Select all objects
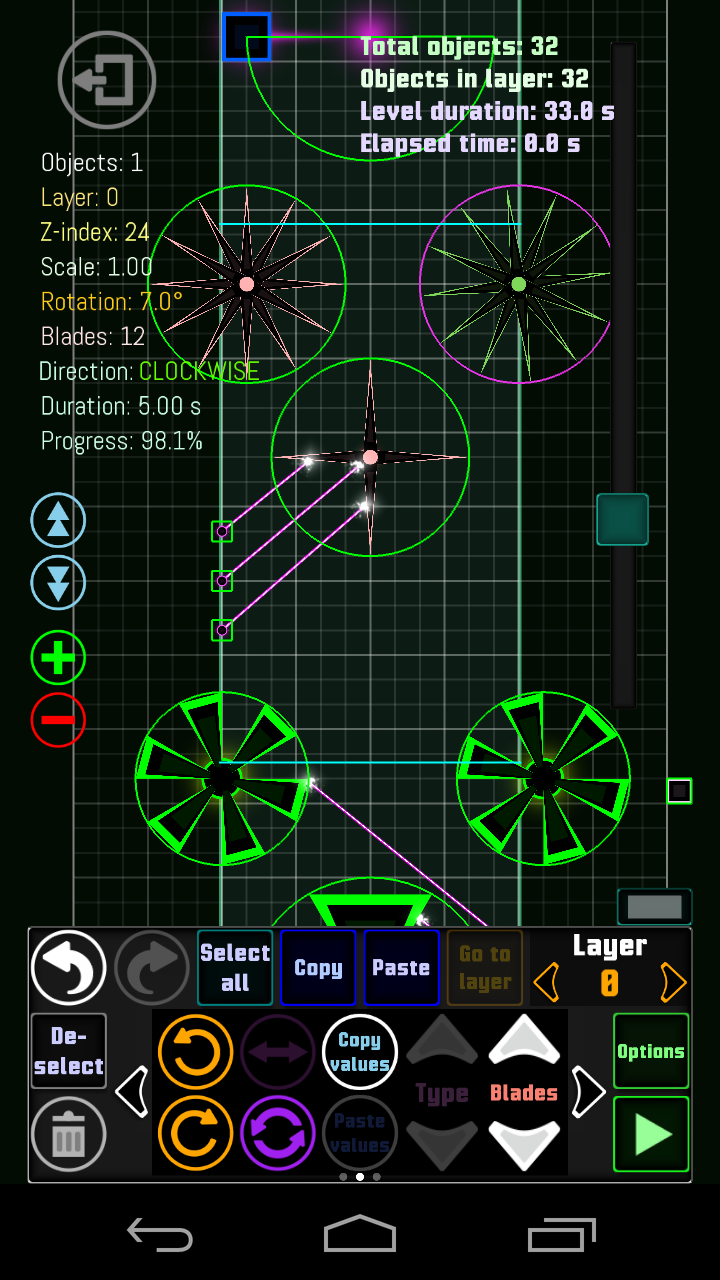Screen dimensions: 720x1280 [235, 968]
